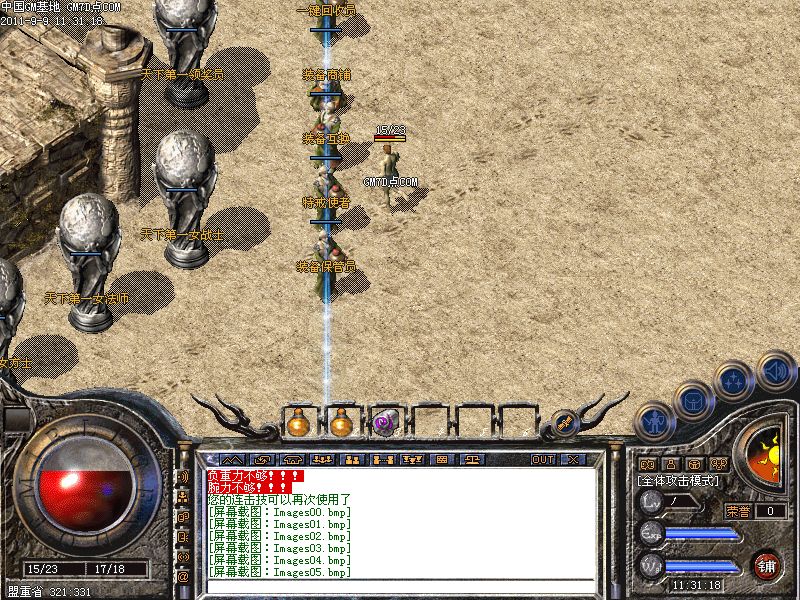Toggle sound with the speaker button
This screenshot has height=600, width=800.
[x=774, y=369]
